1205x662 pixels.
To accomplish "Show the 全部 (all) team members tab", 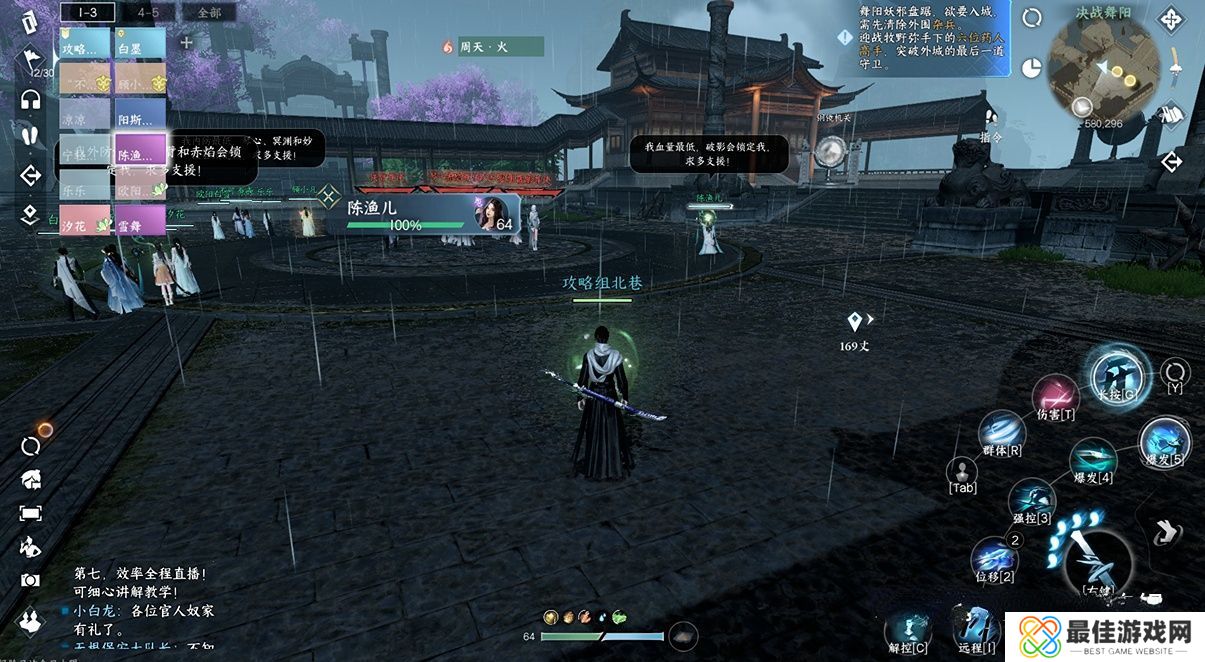I will [209, 12].
